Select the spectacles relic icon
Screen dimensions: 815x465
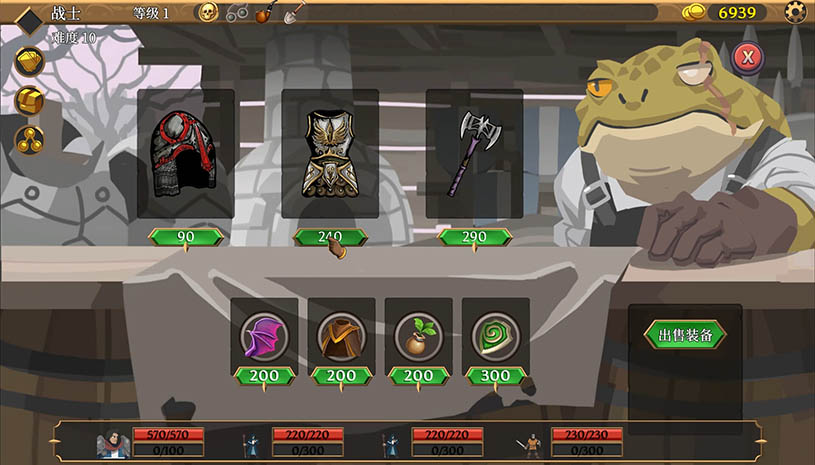point(237,13)
